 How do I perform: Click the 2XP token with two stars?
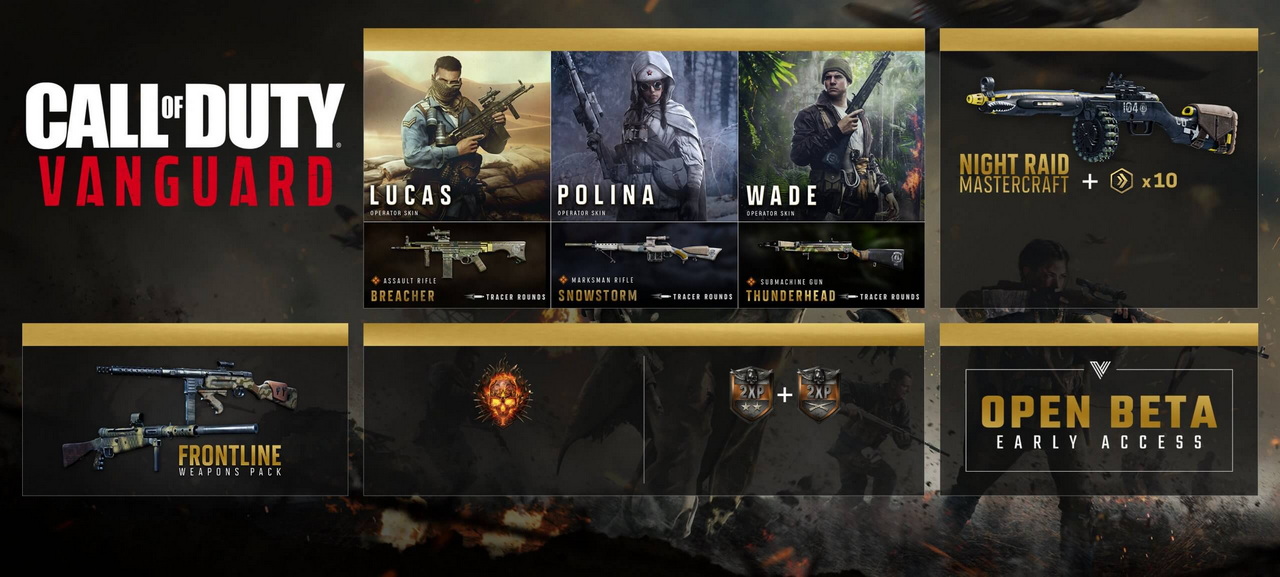coord(750,394)
